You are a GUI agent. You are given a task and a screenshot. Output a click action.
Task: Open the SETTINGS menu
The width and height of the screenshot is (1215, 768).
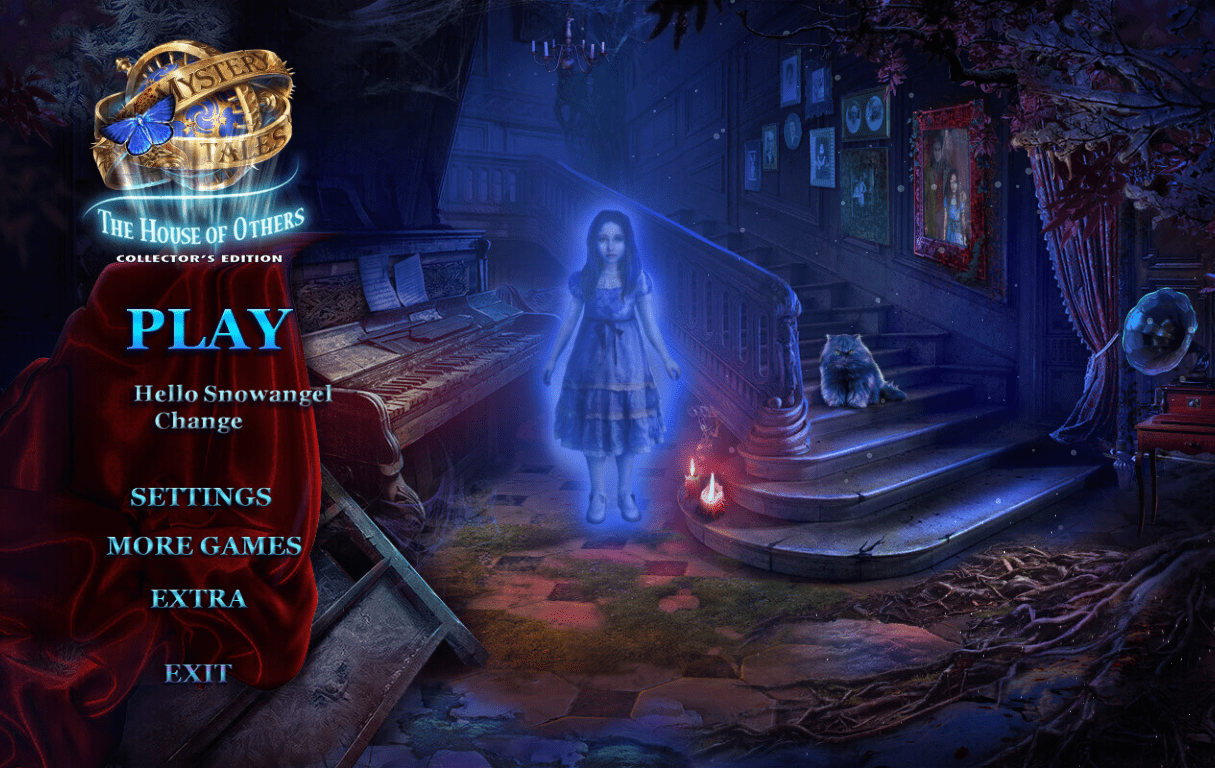coord(201,496)
